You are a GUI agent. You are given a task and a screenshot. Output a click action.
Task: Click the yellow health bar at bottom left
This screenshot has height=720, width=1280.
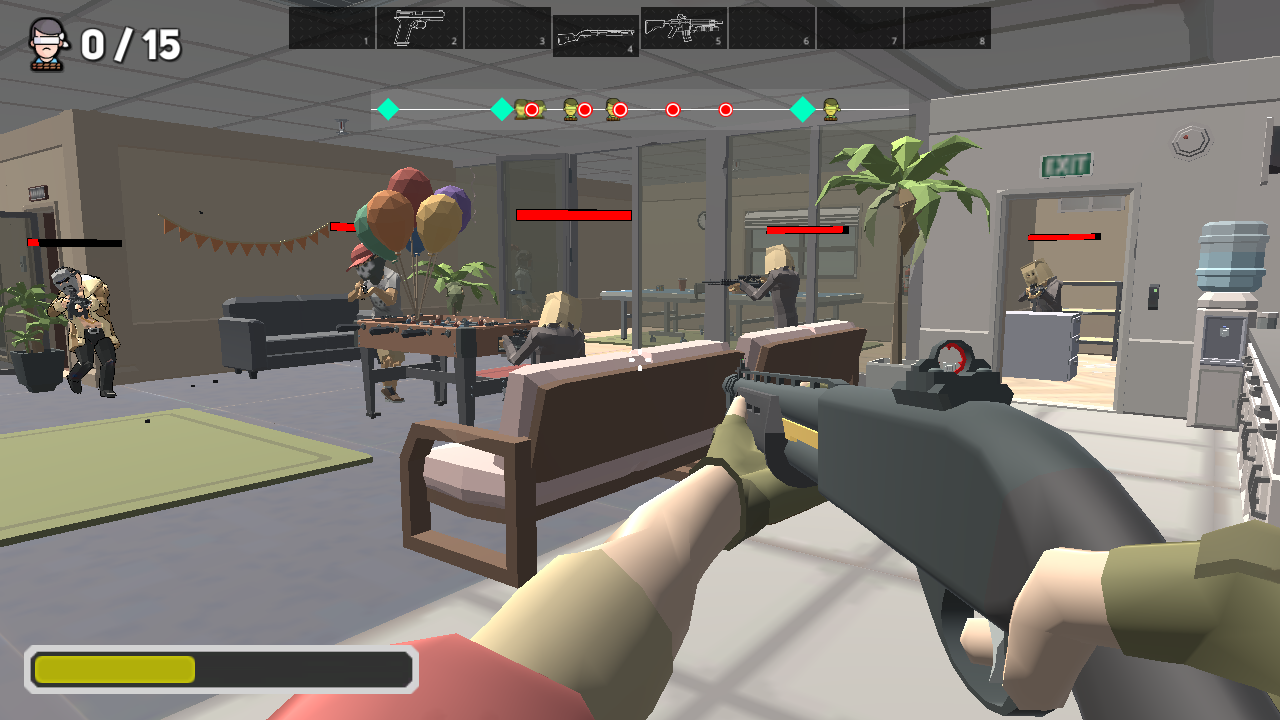(x=115, y=669)
